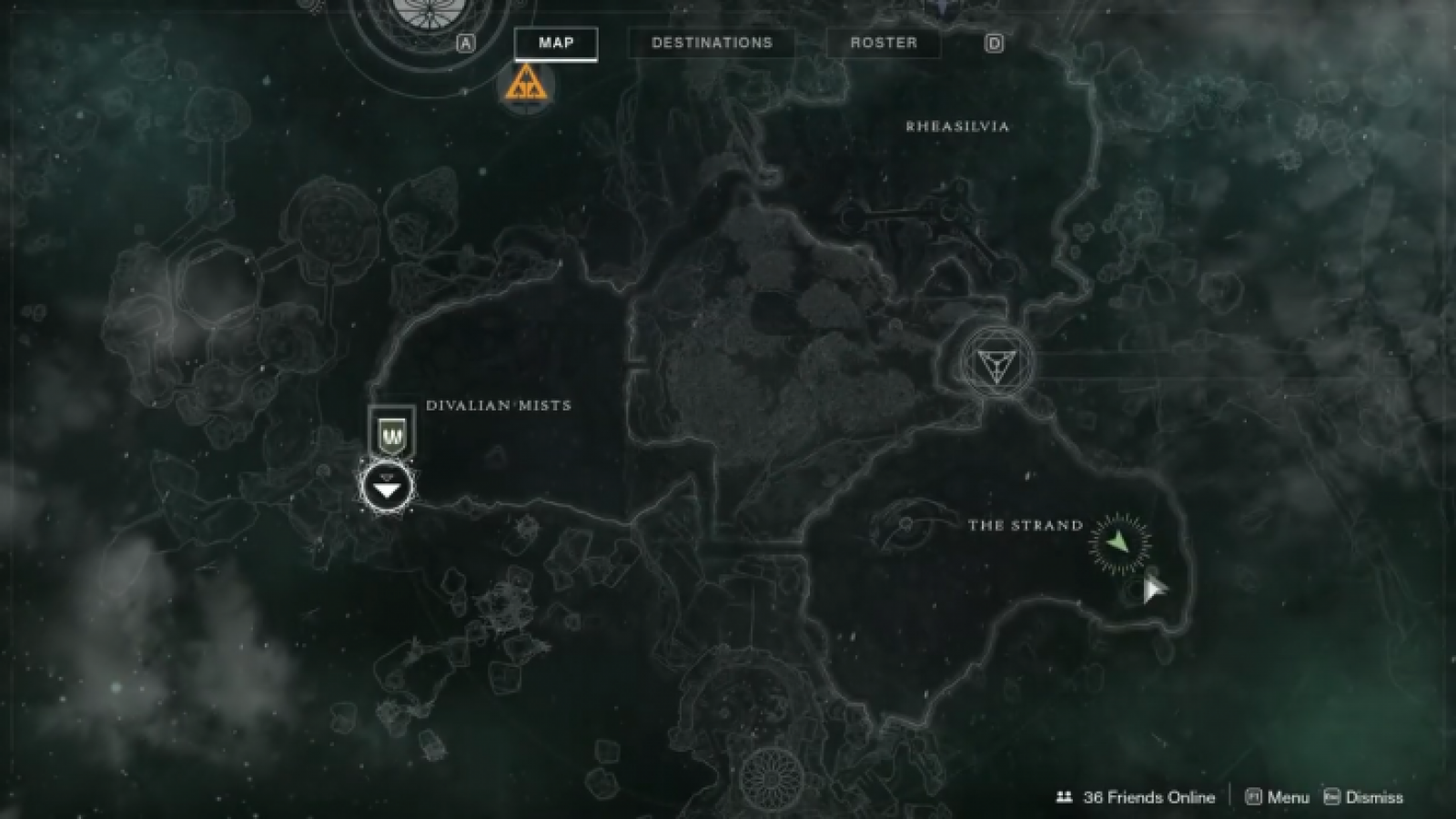Click the (A) navigation hint icon
Viewport: 1456px width, 819px height.
[x=465, y=42]
